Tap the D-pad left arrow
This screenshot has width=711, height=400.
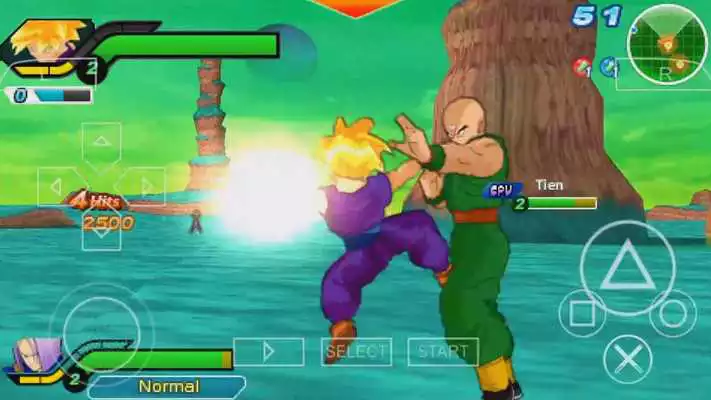58,186
